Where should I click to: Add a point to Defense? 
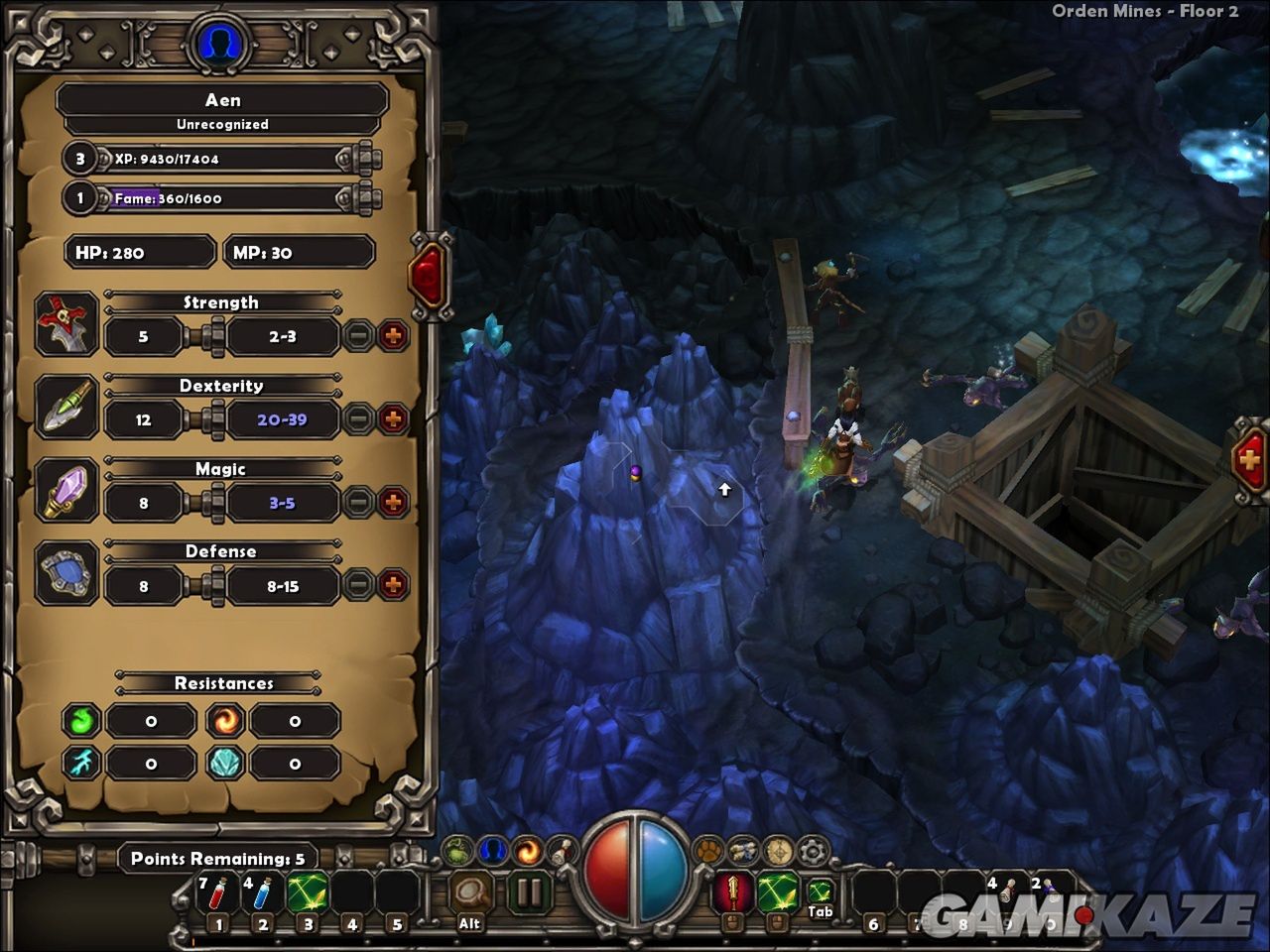(x=393, y=585)
